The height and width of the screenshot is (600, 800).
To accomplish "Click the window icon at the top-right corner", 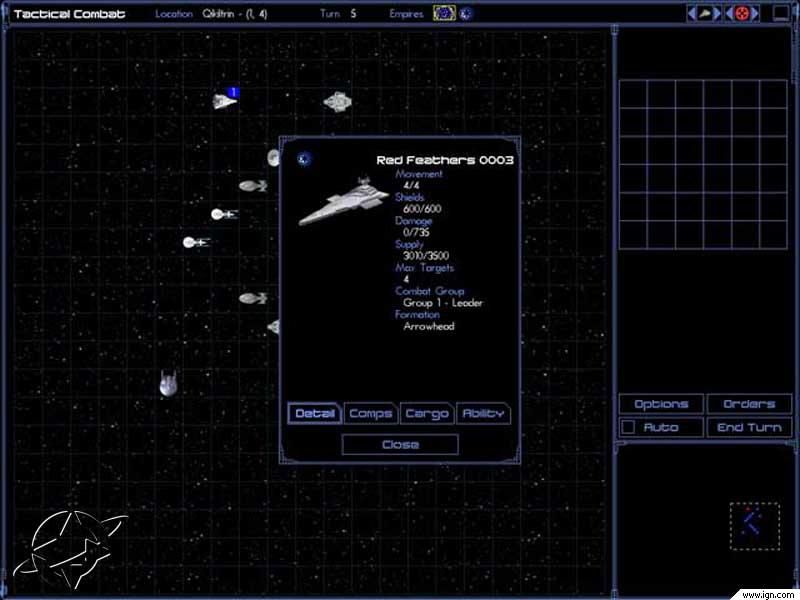I will [x=781, y=14].
